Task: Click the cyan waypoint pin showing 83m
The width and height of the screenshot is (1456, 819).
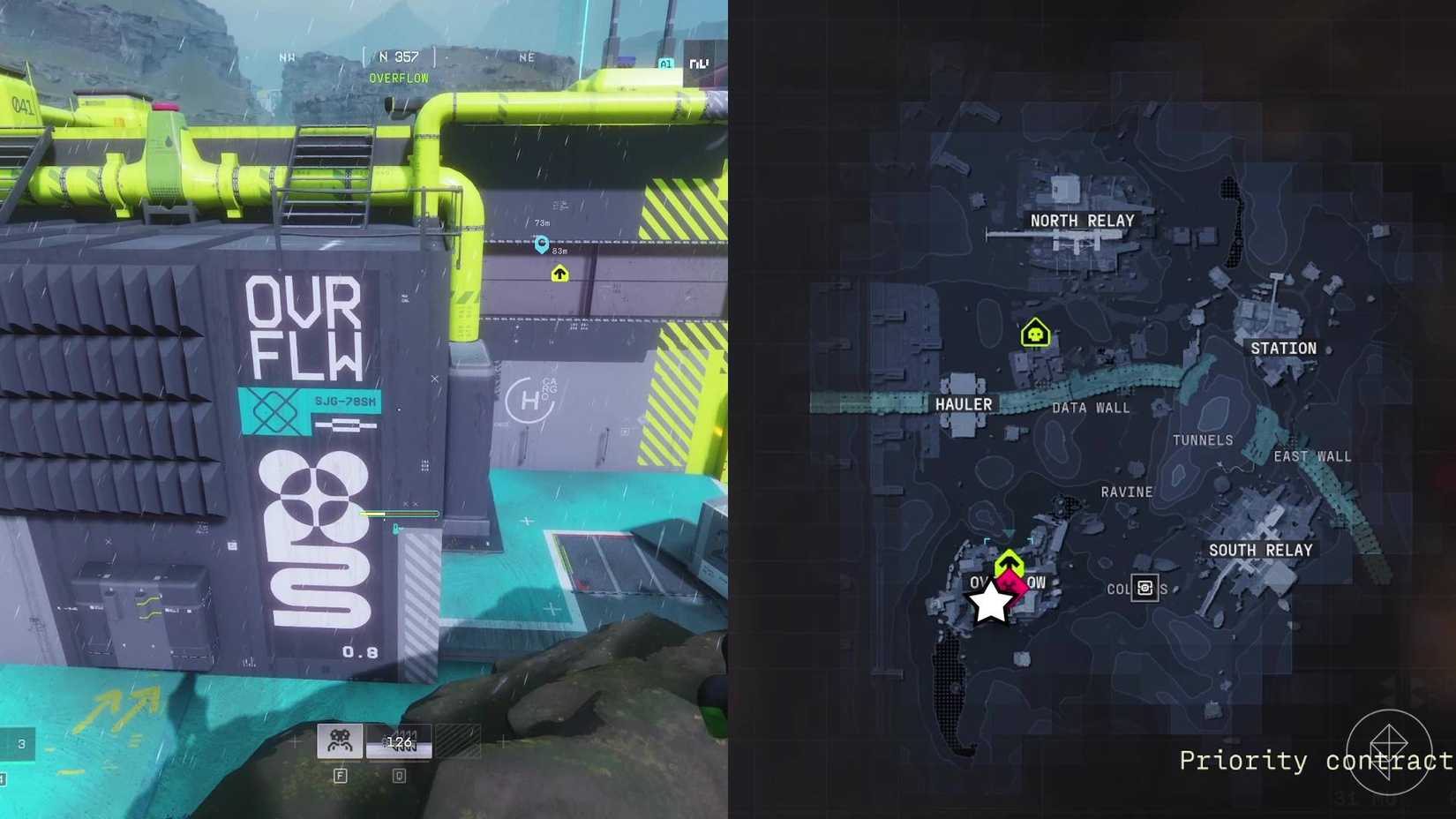Action: 543,244
